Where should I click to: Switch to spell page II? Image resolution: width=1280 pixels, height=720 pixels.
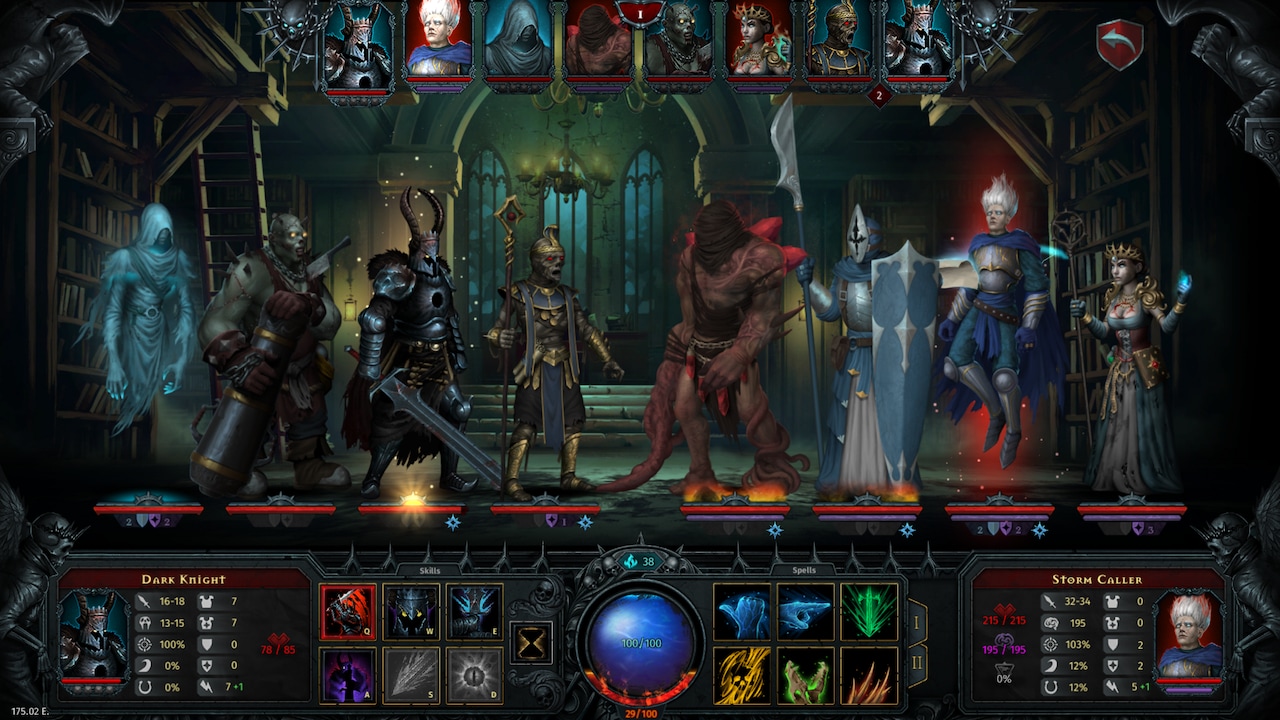point(918,662)
